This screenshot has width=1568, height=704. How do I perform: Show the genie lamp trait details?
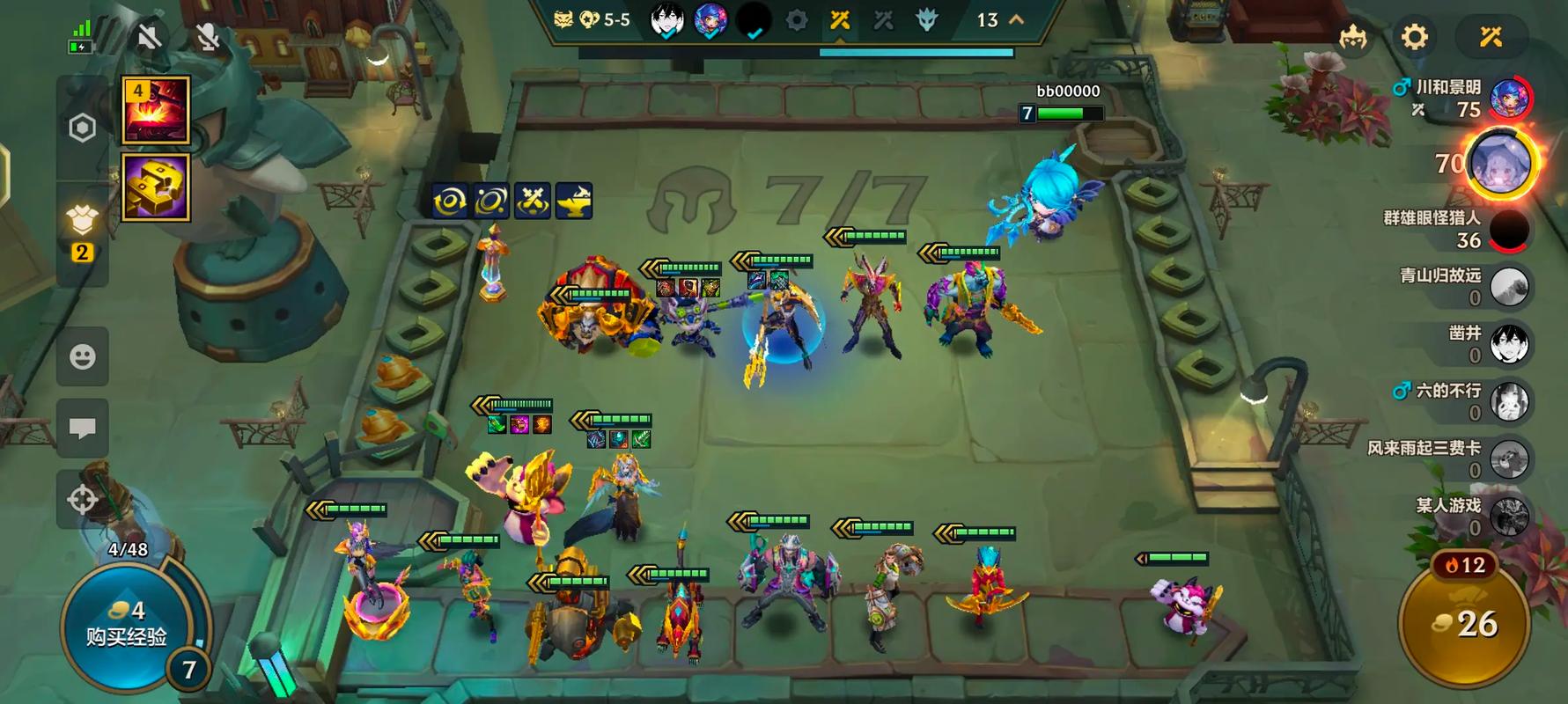(574, 201)
